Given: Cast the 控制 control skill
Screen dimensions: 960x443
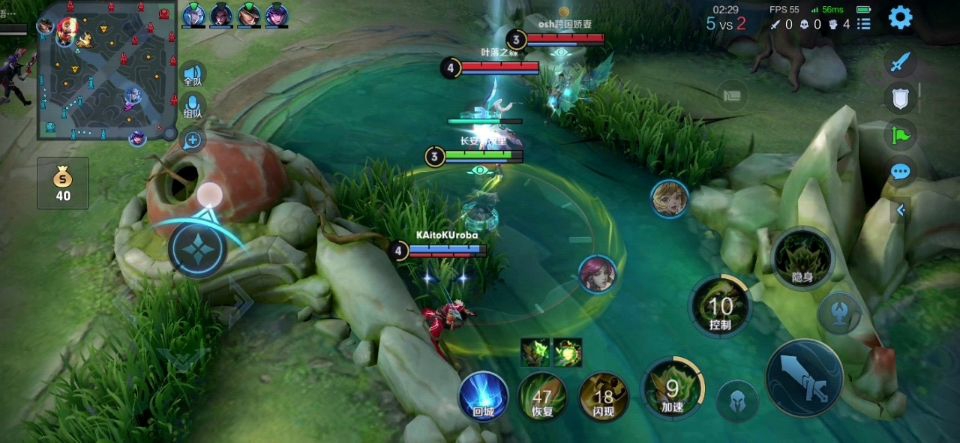Looking at the screenshot, I should pyautogui.click(x=719, y=307).
